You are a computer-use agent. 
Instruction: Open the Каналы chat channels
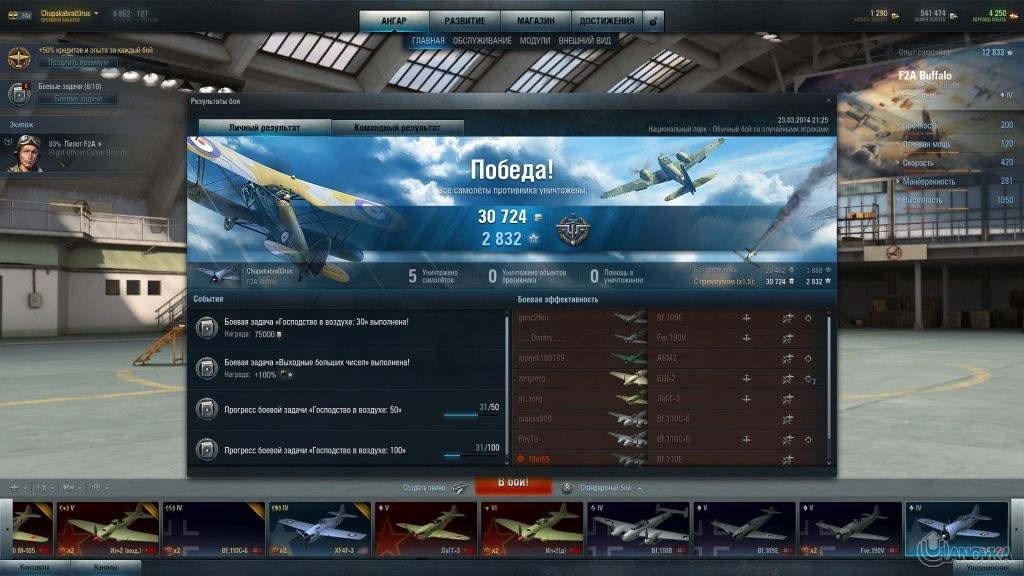coord(106,568)
